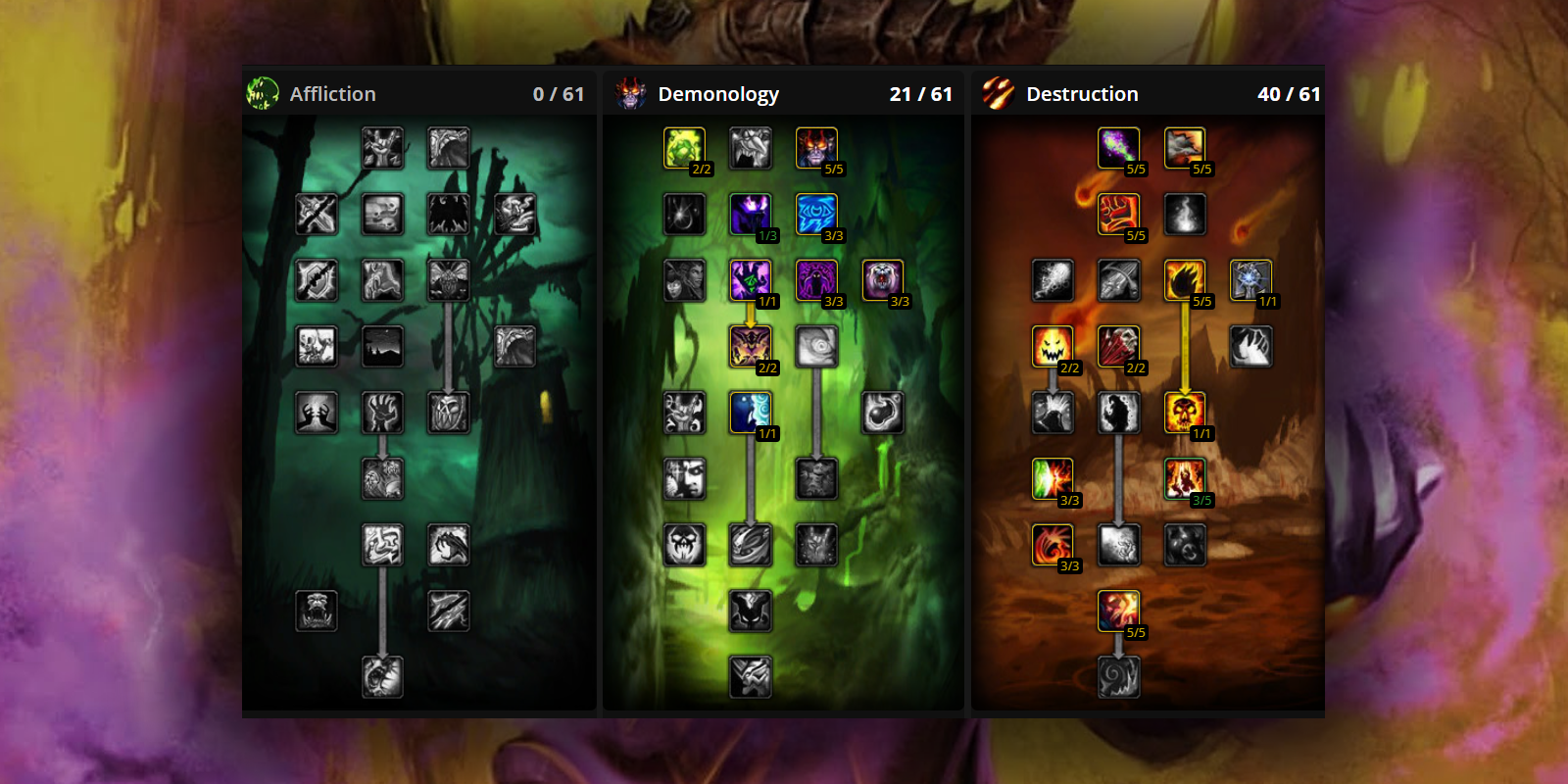Select the Improved Healthstone green gem talent
This screenshot has height=784, width=1568.
[x=684, y=148]
